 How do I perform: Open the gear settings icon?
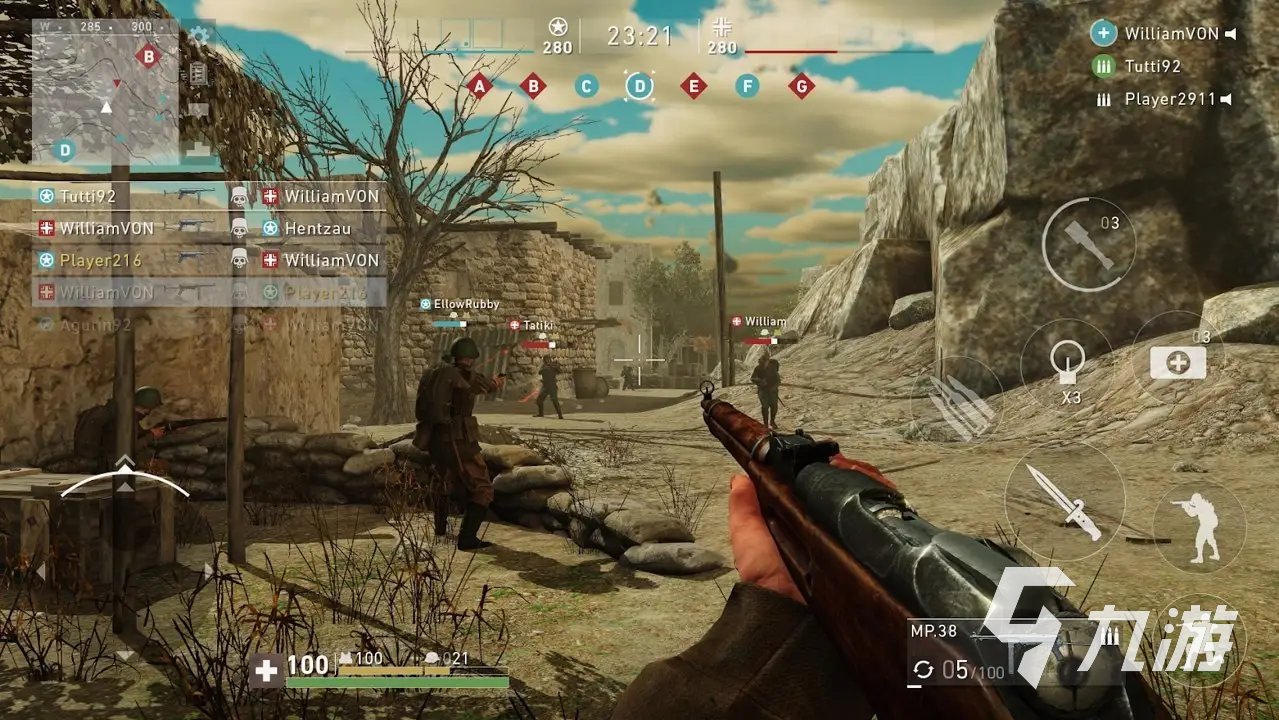point(199,36)
